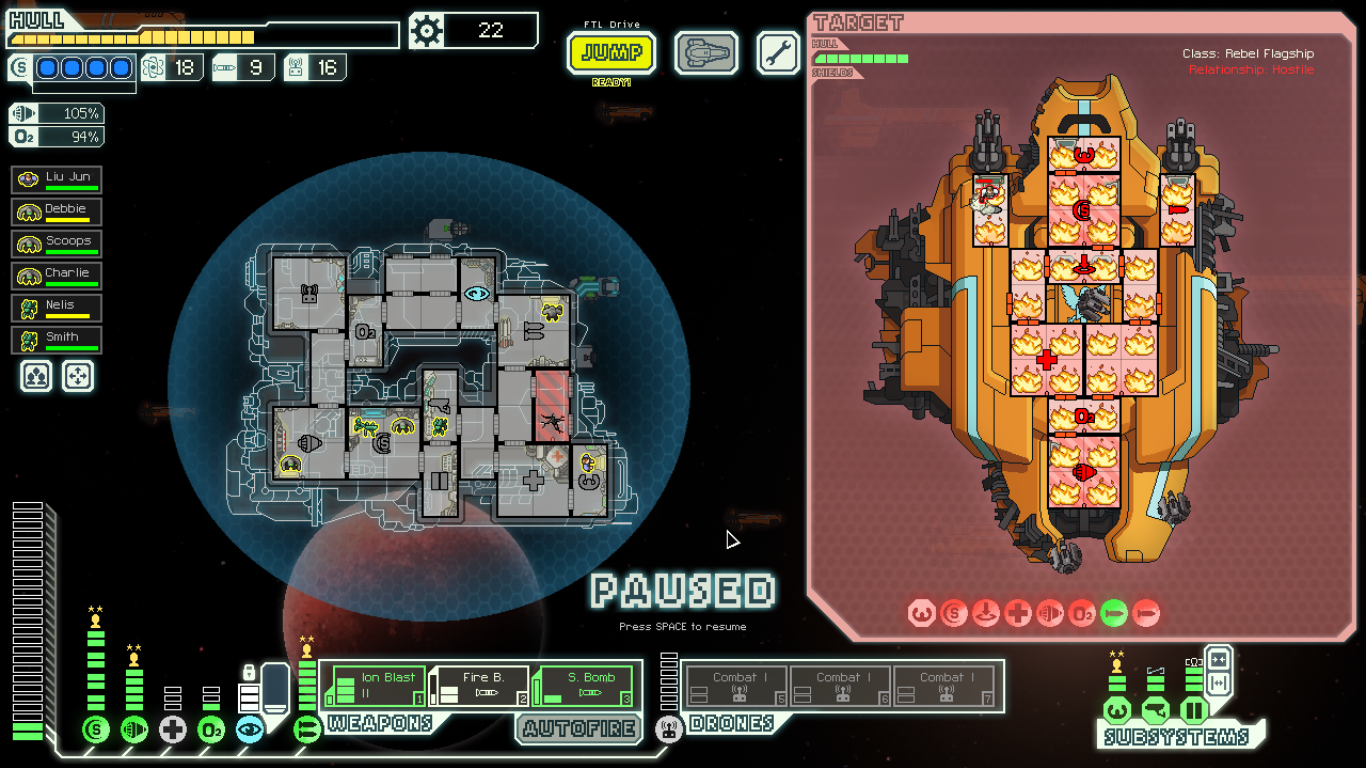Click the shields system power icon
Image resolution: width=1366 pixels, height=768 pixels.
click(95, 730)
